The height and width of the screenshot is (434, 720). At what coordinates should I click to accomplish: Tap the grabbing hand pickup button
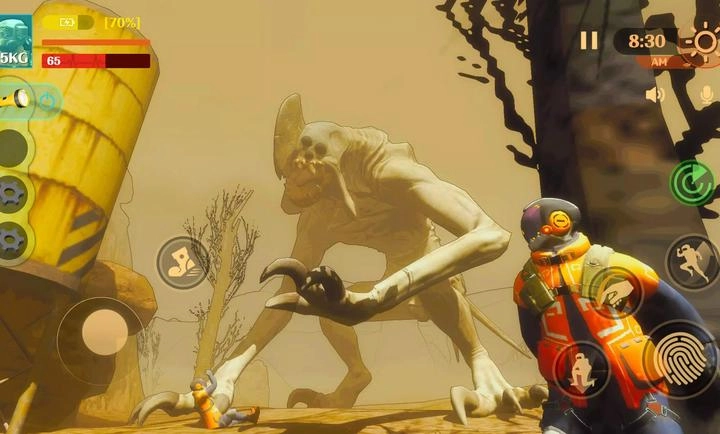pos(615,292)
